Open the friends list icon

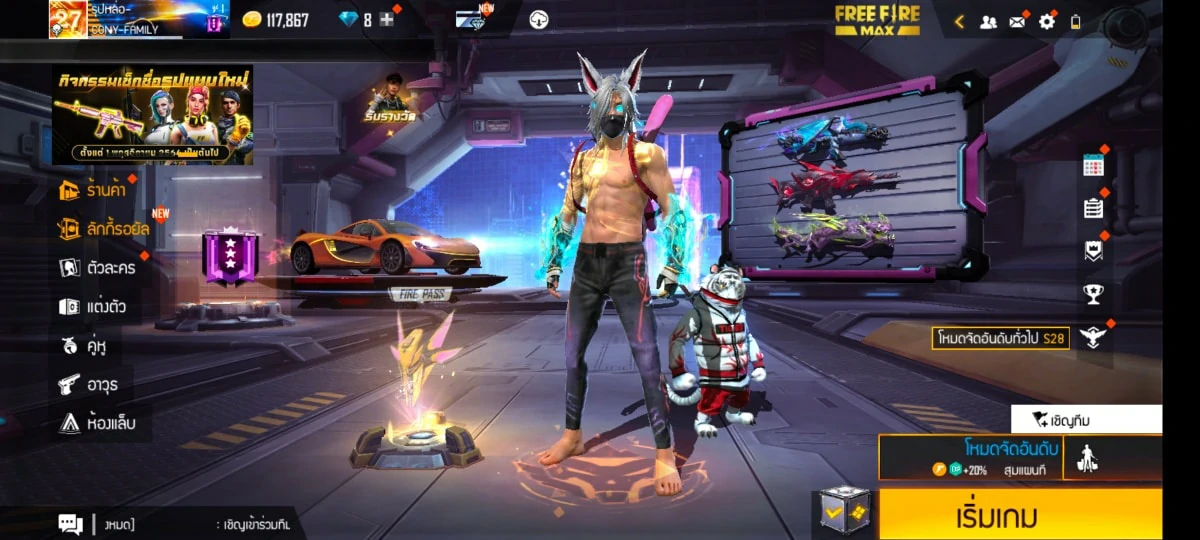(x=988, y=21)
